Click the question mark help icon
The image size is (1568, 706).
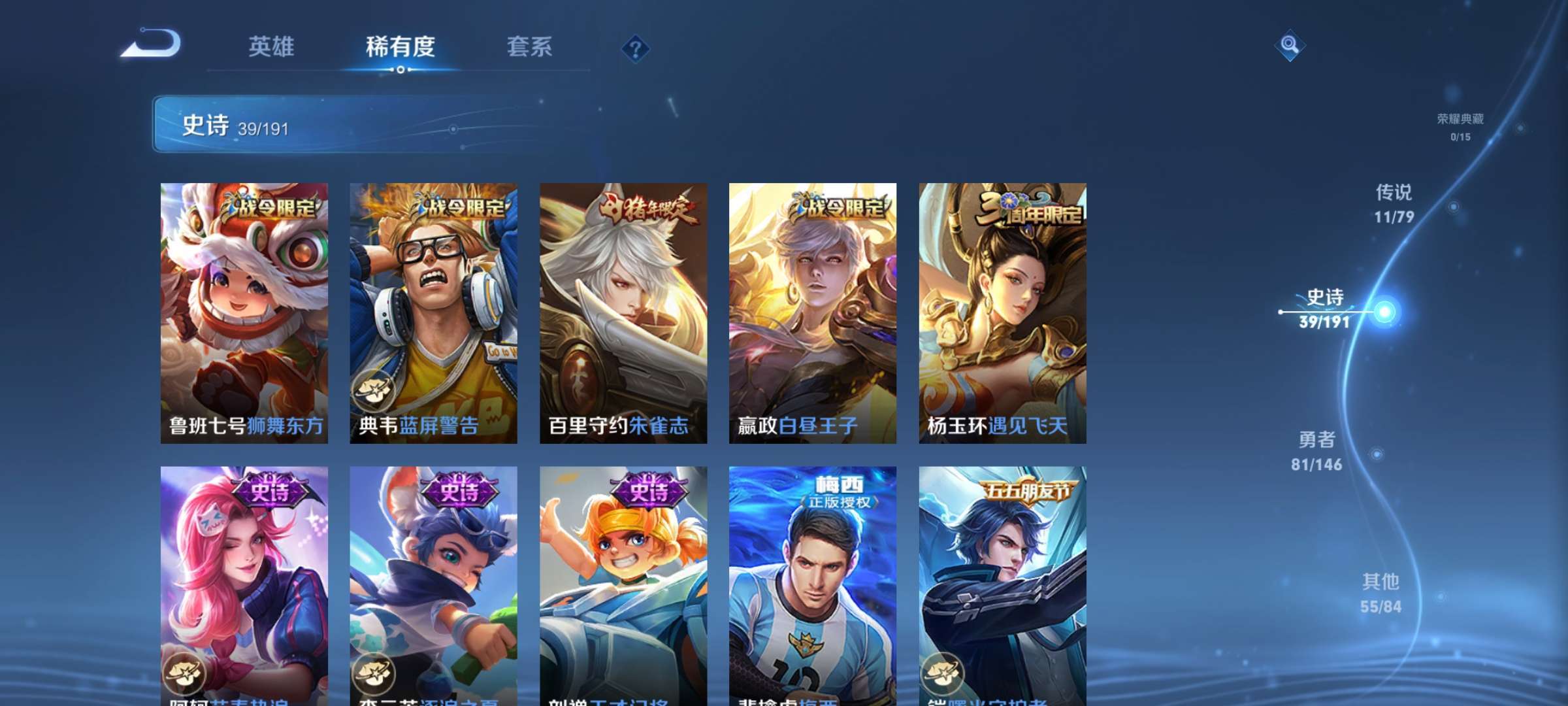coord(636,47)
